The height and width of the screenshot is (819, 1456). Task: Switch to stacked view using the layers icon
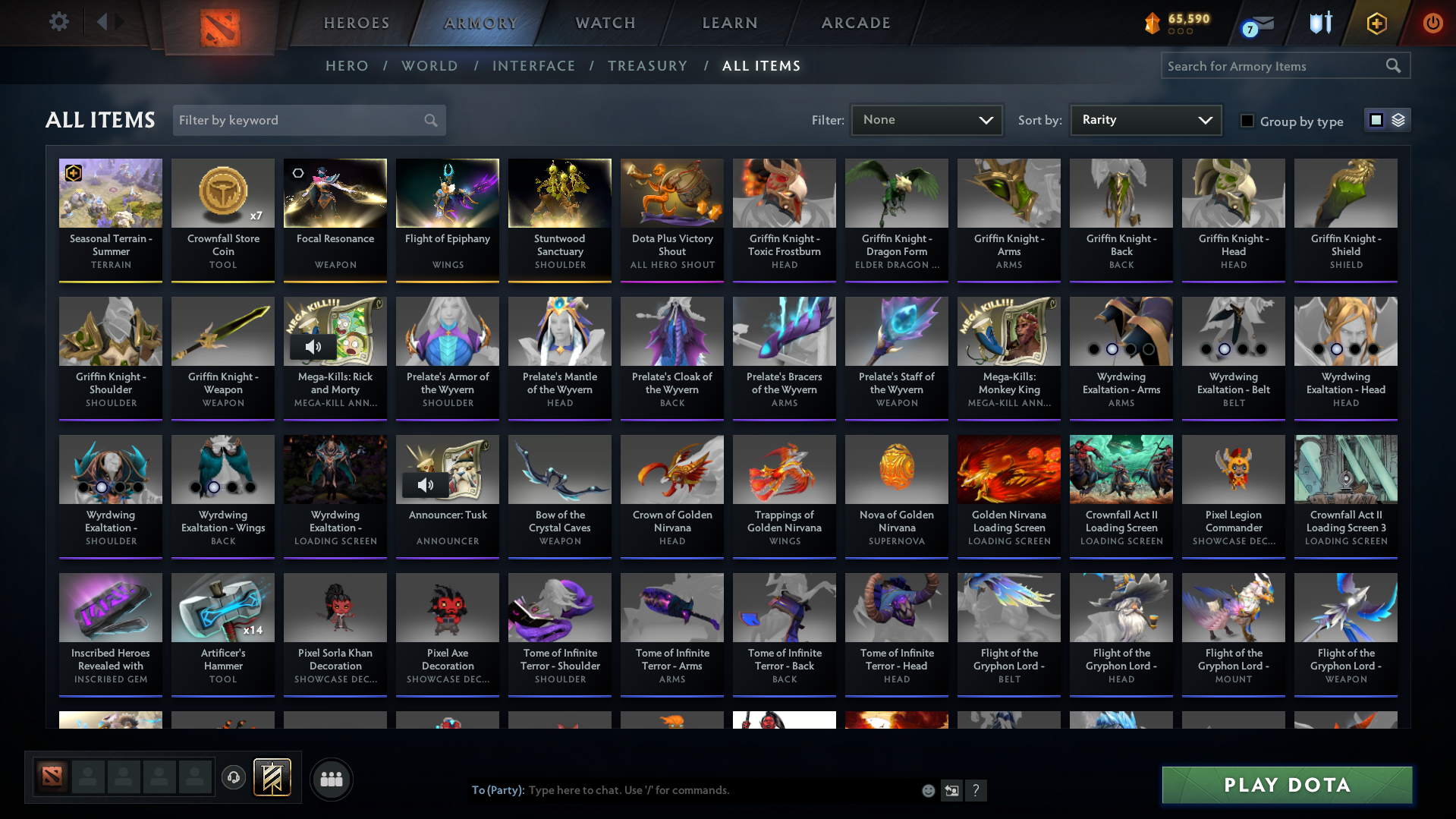tap(1398, 120)
